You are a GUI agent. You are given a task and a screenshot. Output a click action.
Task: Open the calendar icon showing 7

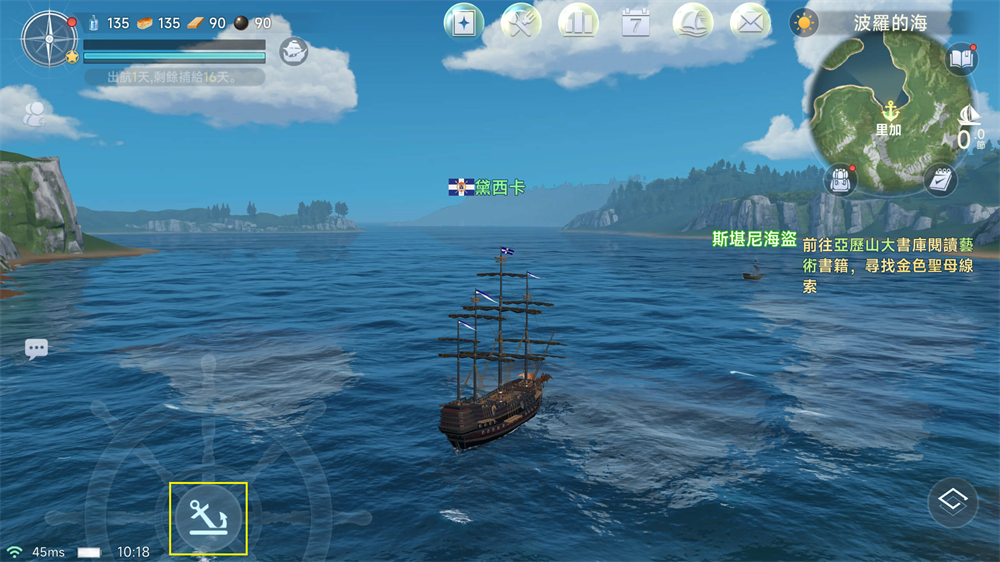(x=636, y=22)
